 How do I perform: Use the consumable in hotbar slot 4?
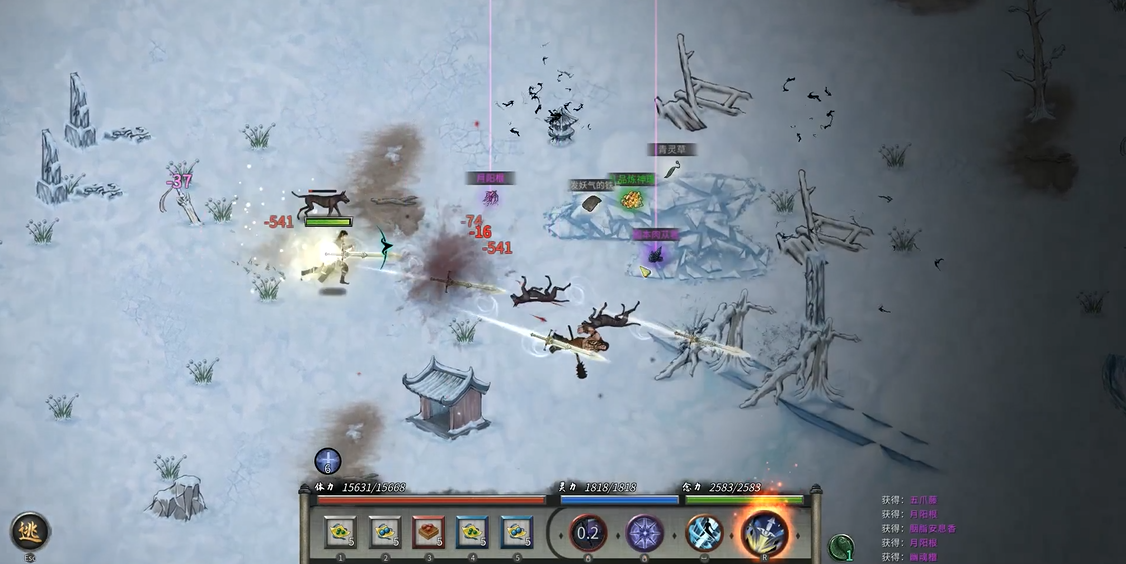coord(473,533)
